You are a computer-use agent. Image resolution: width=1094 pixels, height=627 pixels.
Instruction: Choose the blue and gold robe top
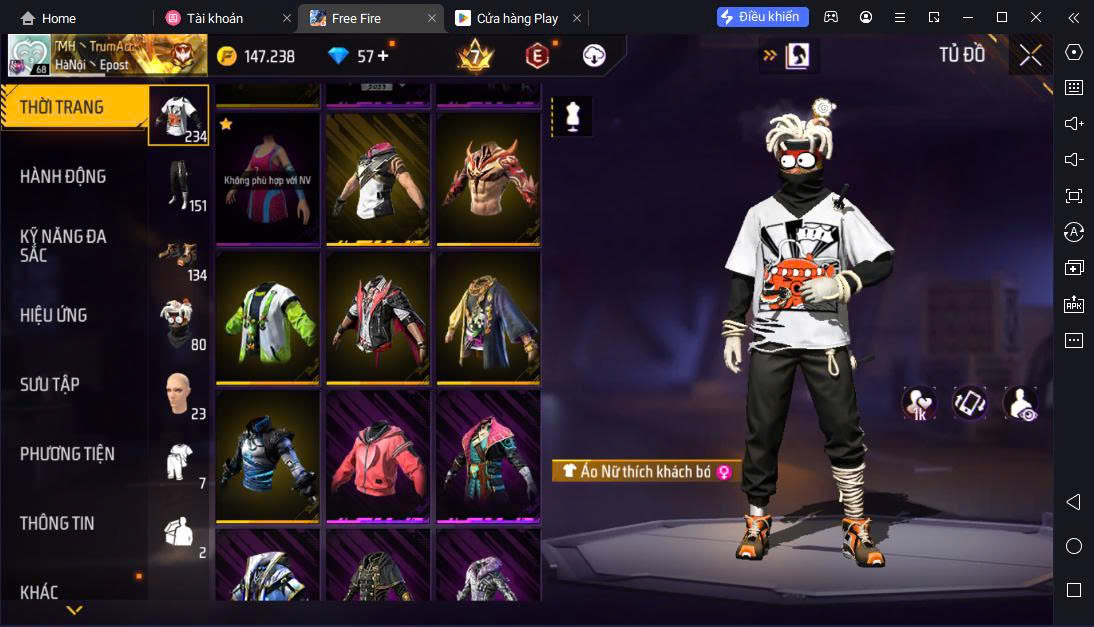click(x=488, y=318)
